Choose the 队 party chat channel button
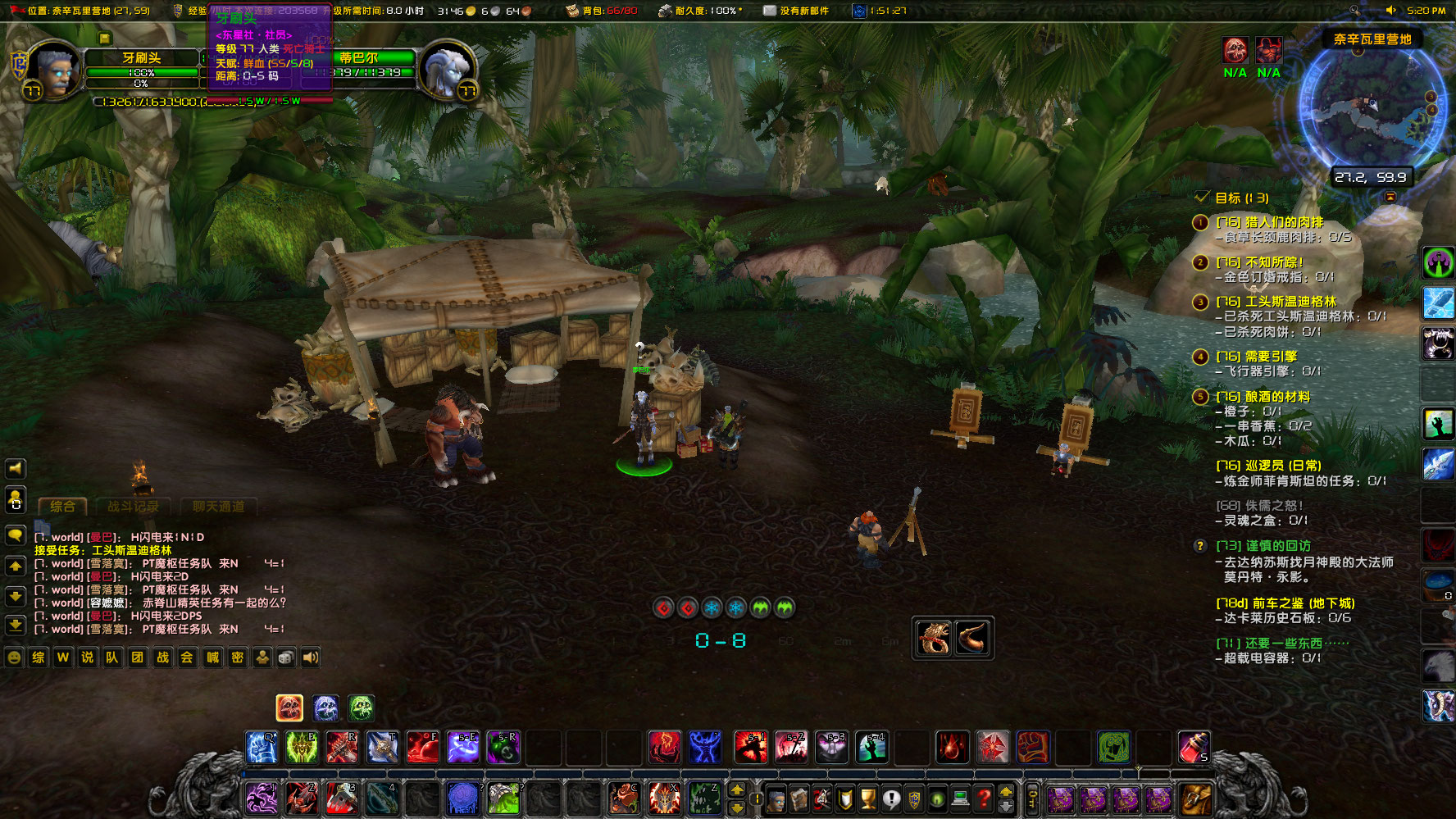The width and height of the screenshot is (1456, 819). [112, 657]
